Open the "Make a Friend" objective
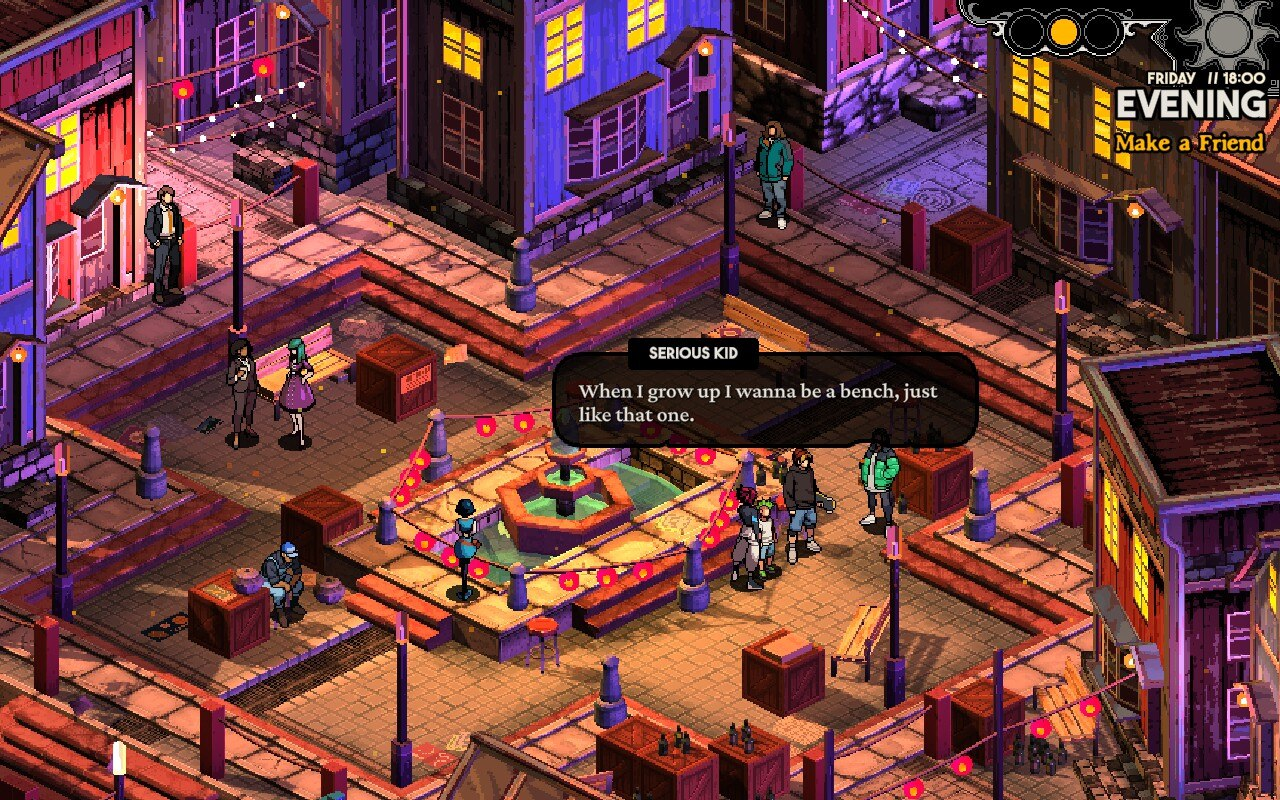This screenshot has width=1280, height=800. click(1189, 143)
